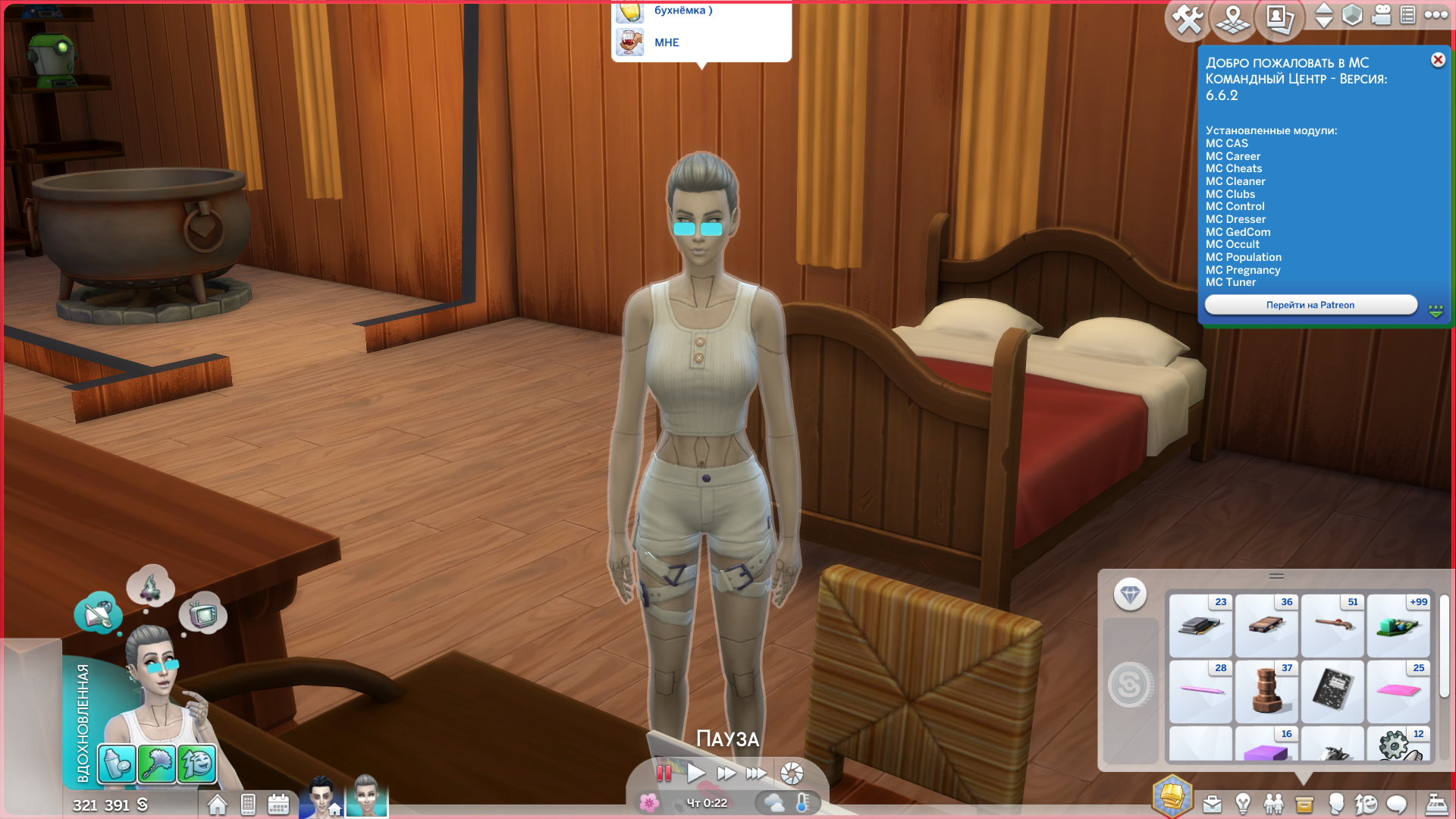The width and height of the screenshot is (1456, 819).
Task: Open the world map travel button
Action: 1233,19
